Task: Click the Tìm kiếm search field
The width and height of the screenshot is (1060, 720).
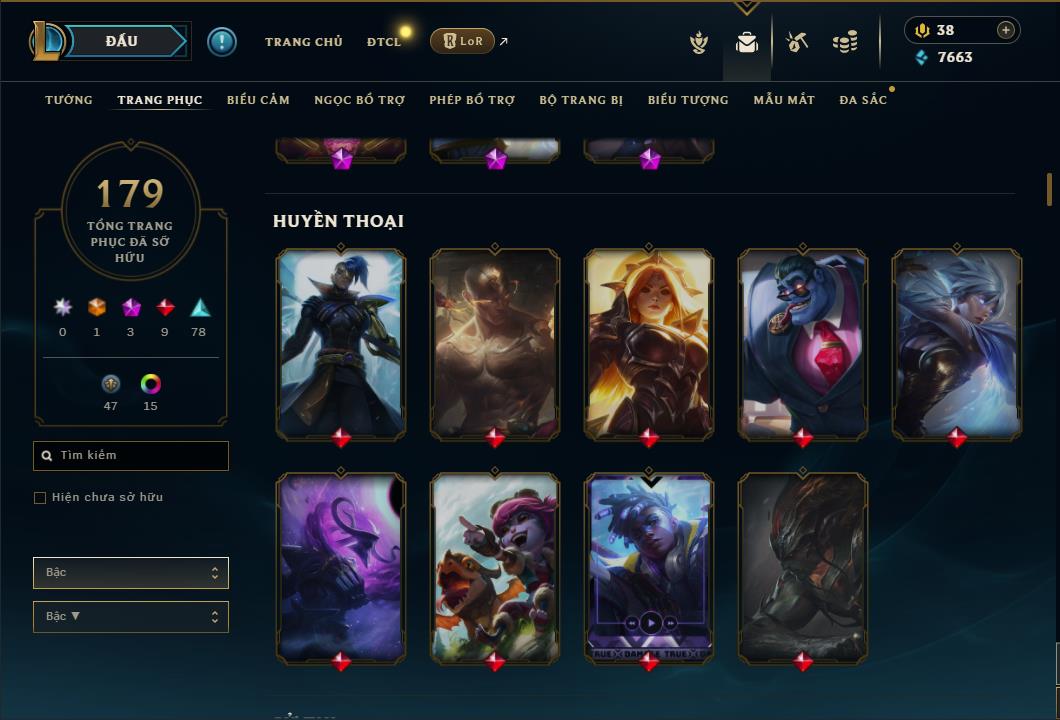Action: 131,456
